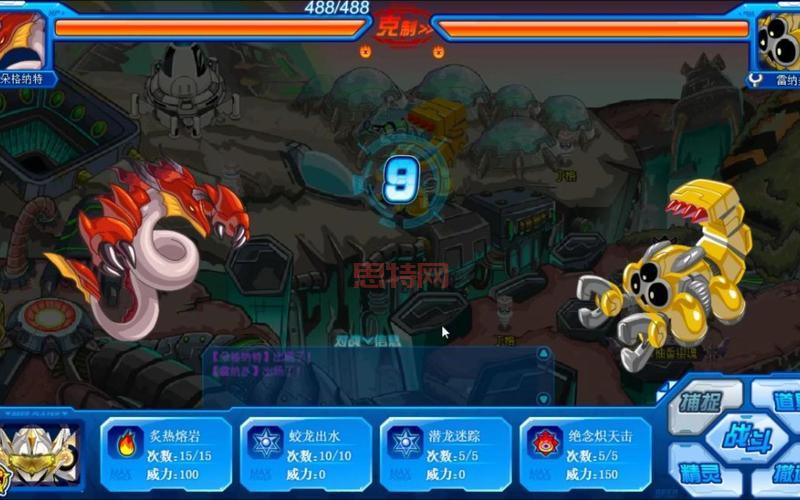Select the 潜龙迷踪 skill

tap(445, 452)
